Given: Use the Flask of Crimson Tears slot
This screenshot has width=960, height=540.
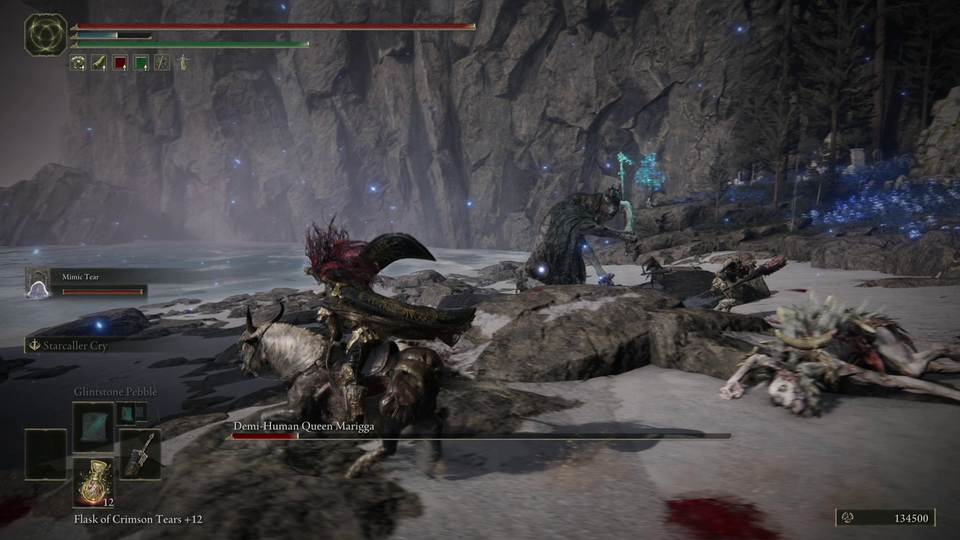Looking at the screenshot, I should pos(92,480).
